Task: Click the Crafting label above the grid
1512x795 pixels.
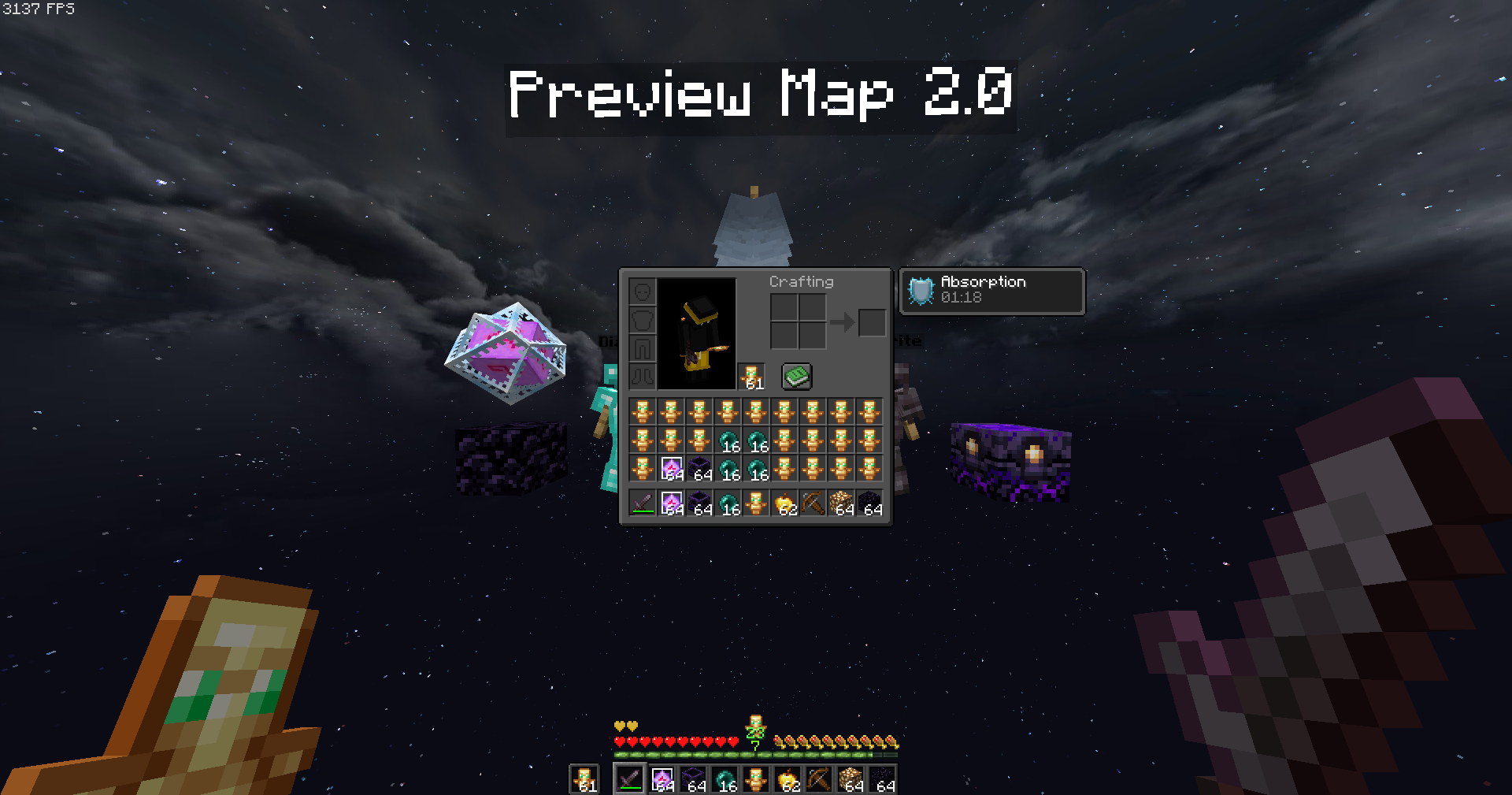Action: coord(801,281)
